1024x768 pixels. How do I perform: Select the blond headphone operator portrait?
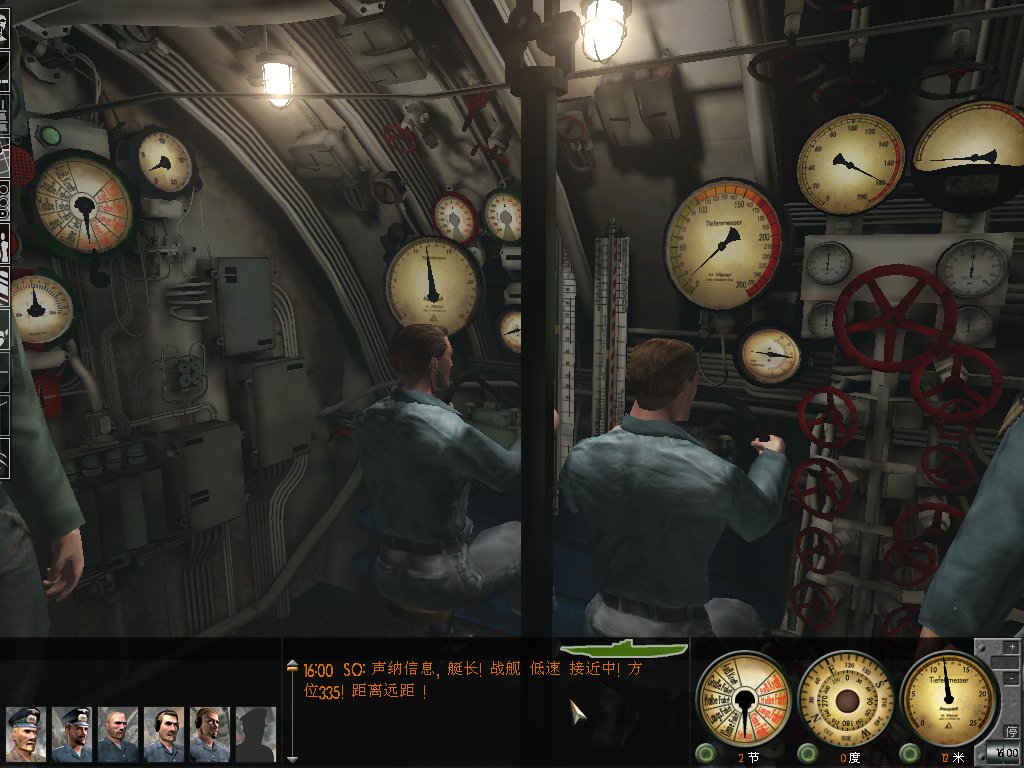click(210, 734)
